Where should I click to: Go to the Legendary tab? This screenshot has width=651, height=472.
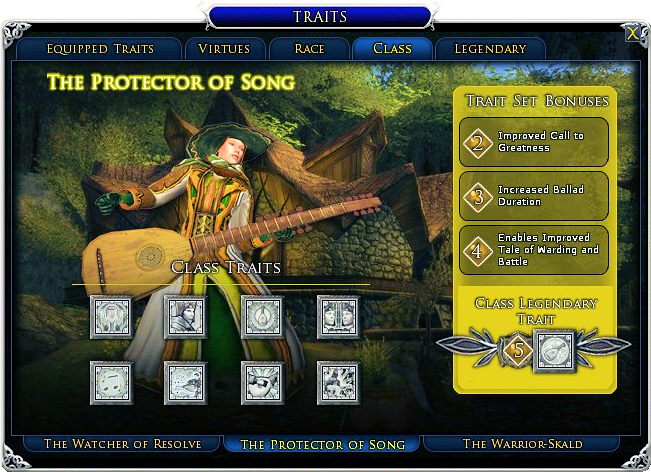[490, 49]
